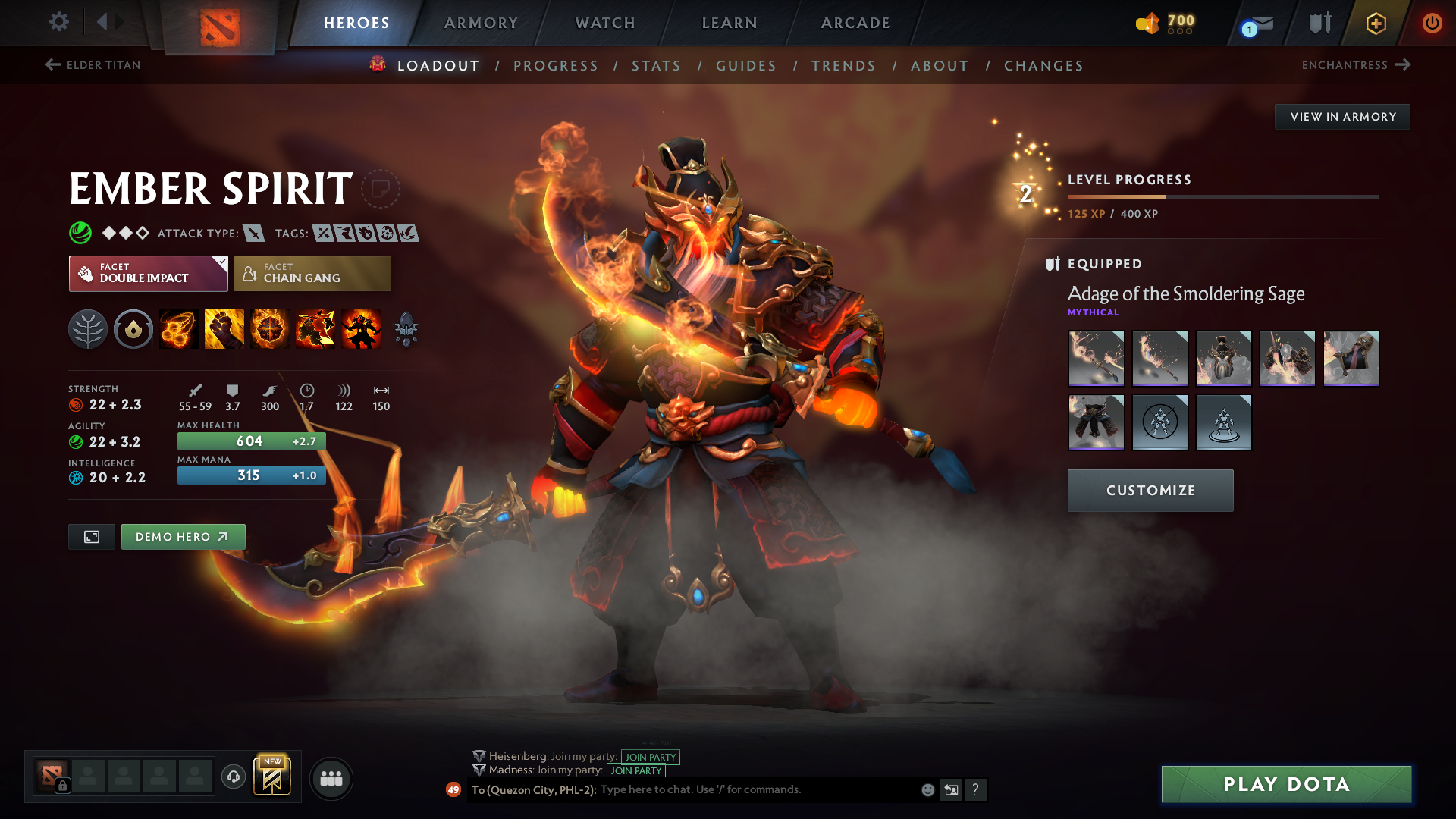Screen dimensions: 1456x819
Task: View the Flame Guard ability icon
Action: 269,328
